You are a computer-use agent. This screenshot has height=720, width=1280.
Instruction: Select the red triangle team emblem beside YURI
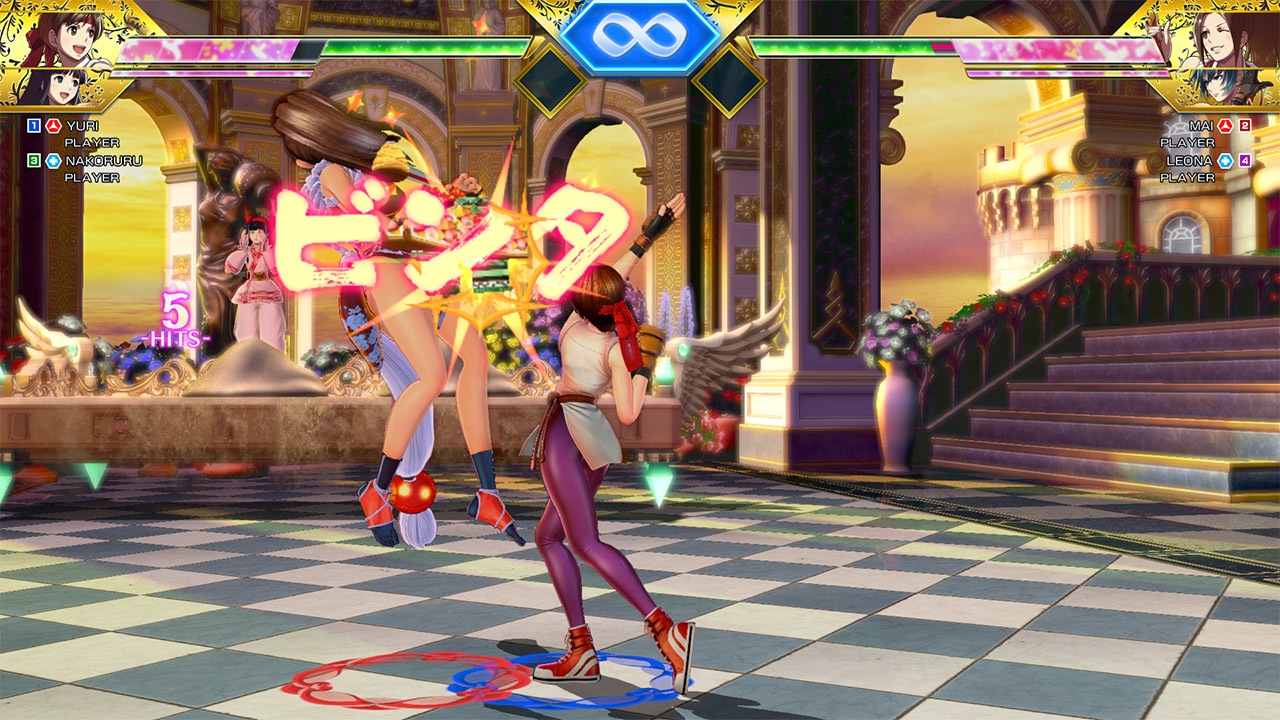point(53,125)
